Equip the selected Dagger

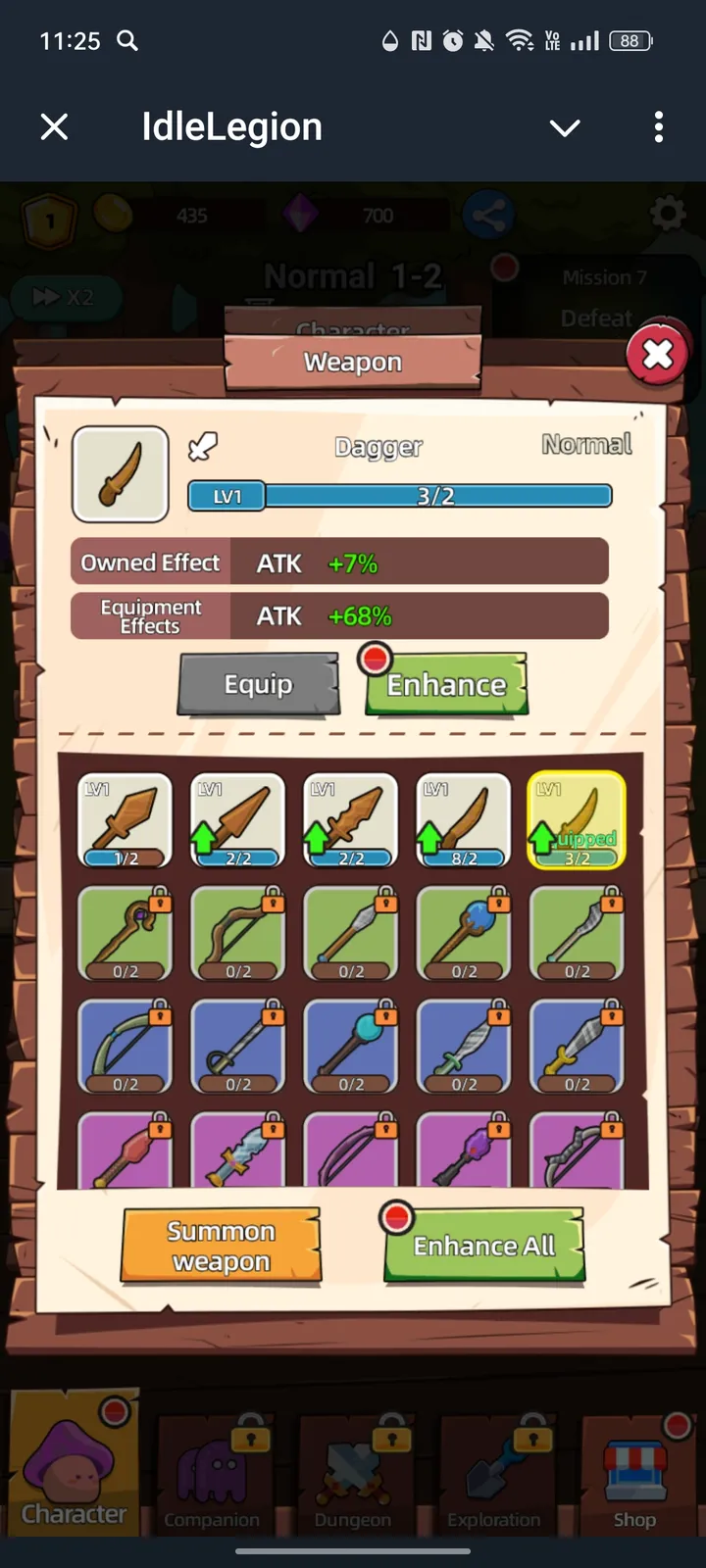point(258,684)
